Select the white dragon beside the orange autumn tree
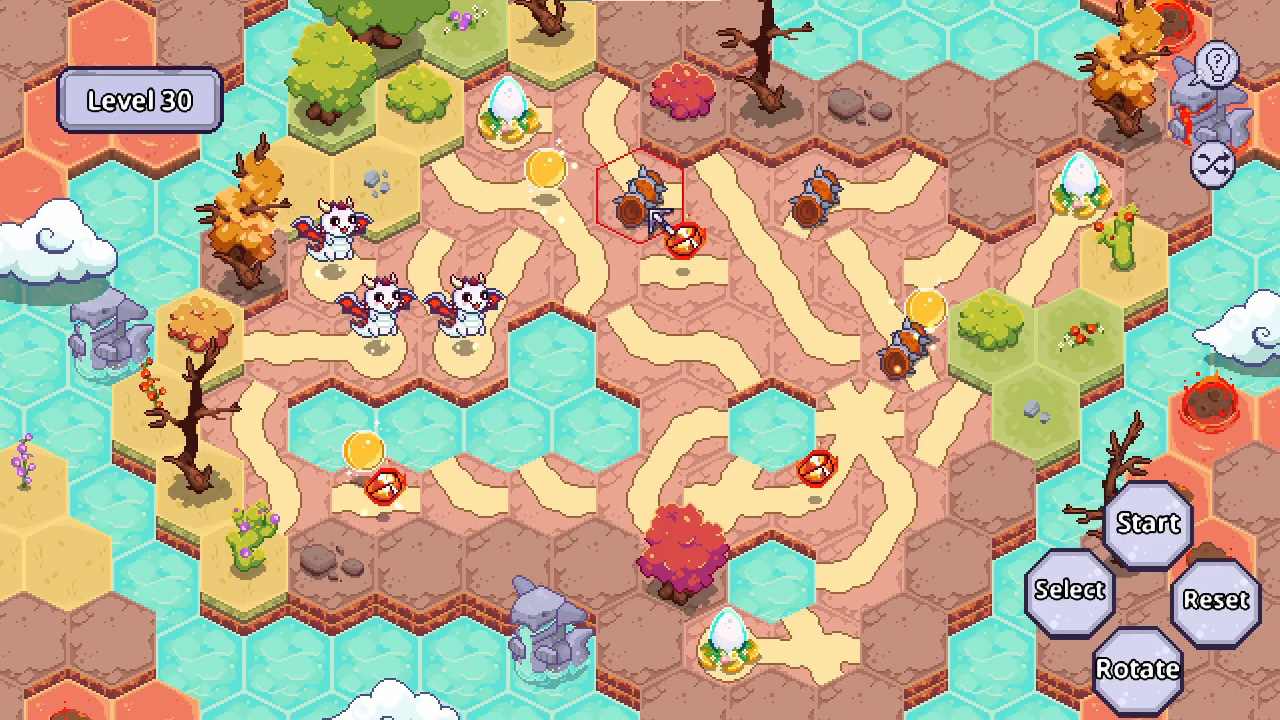This screenshot has height=720, width=1280. click(335, 230)
